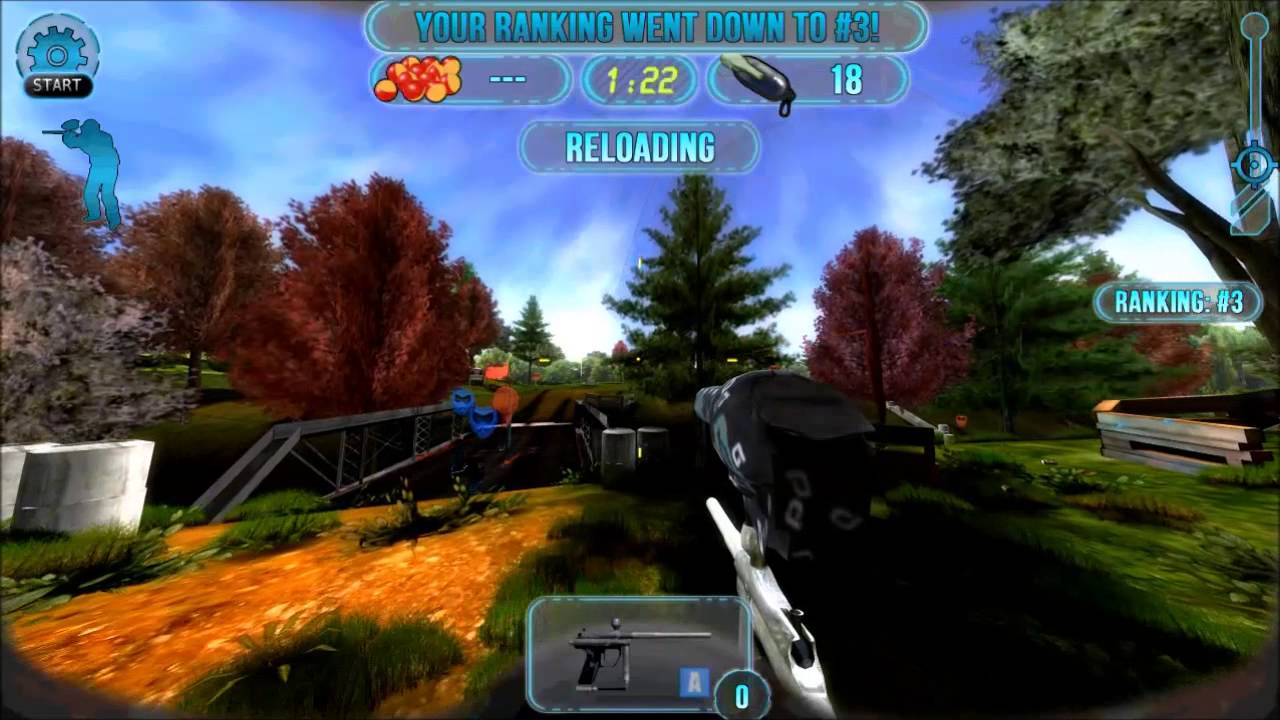The height and width of the screenshot is (720, 1280).
Task: Open the gear START settings menu
Action: (x=57, y=56)
